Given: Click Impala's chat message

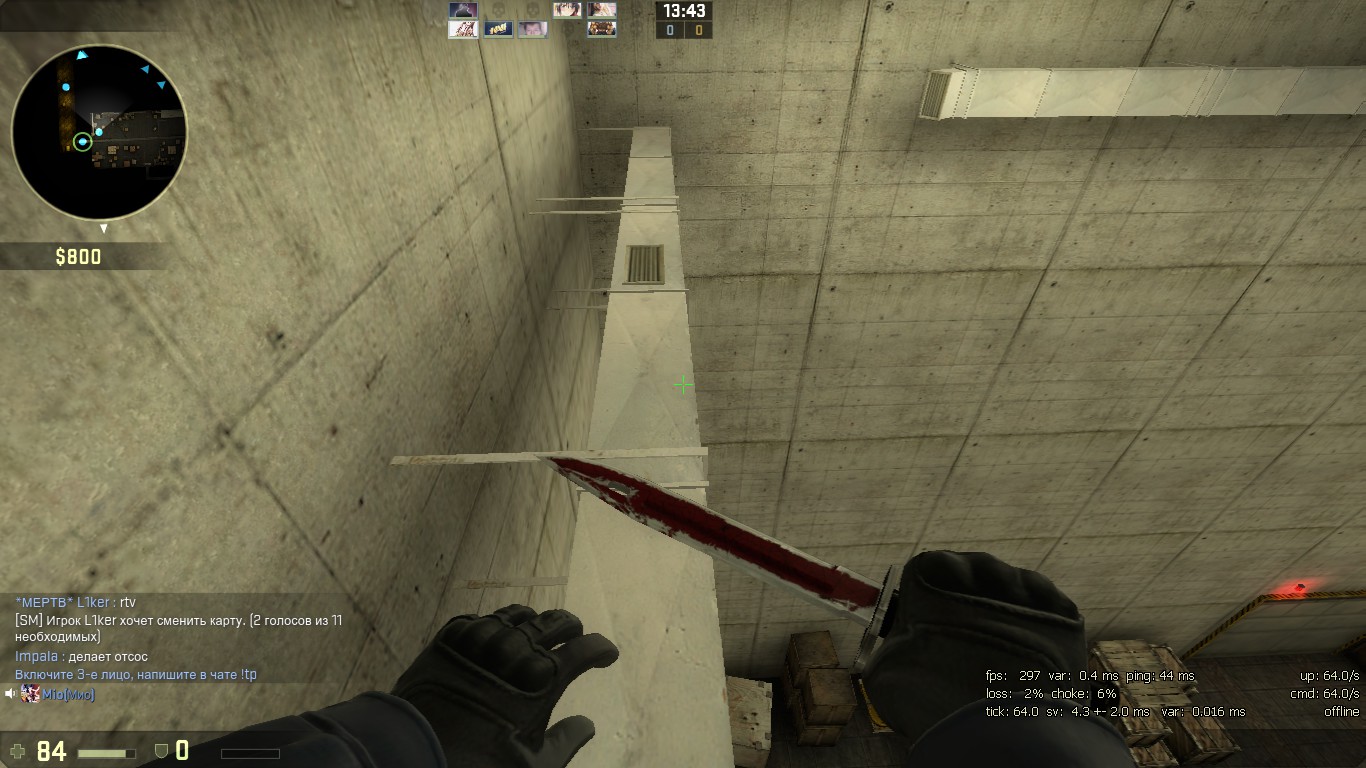Looking at the screenshot, I should pyautogui.click(x=81, y=656).
